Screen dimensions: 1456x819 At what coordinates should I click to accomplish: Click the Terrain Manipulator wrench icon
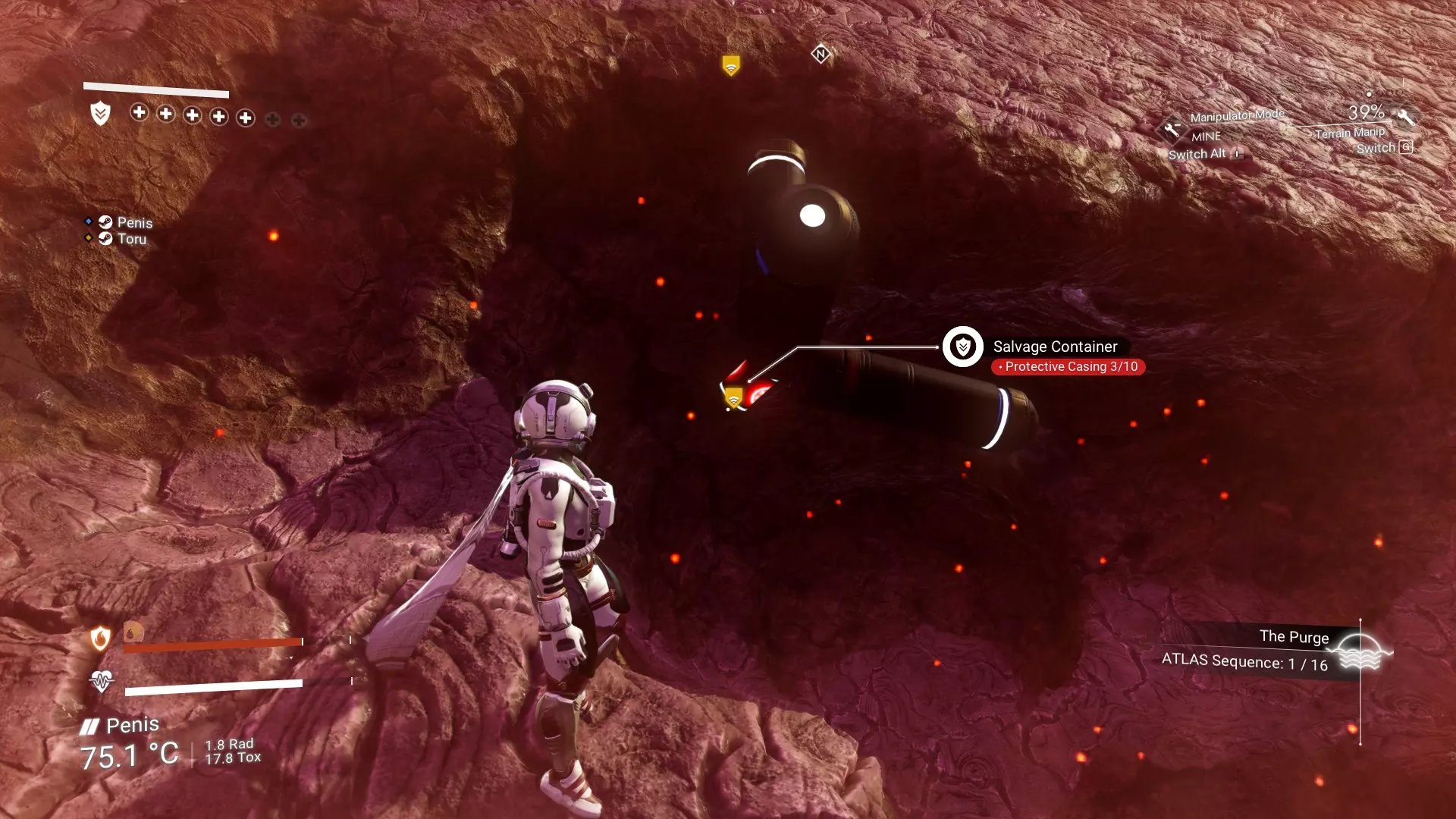point(1406,118)
